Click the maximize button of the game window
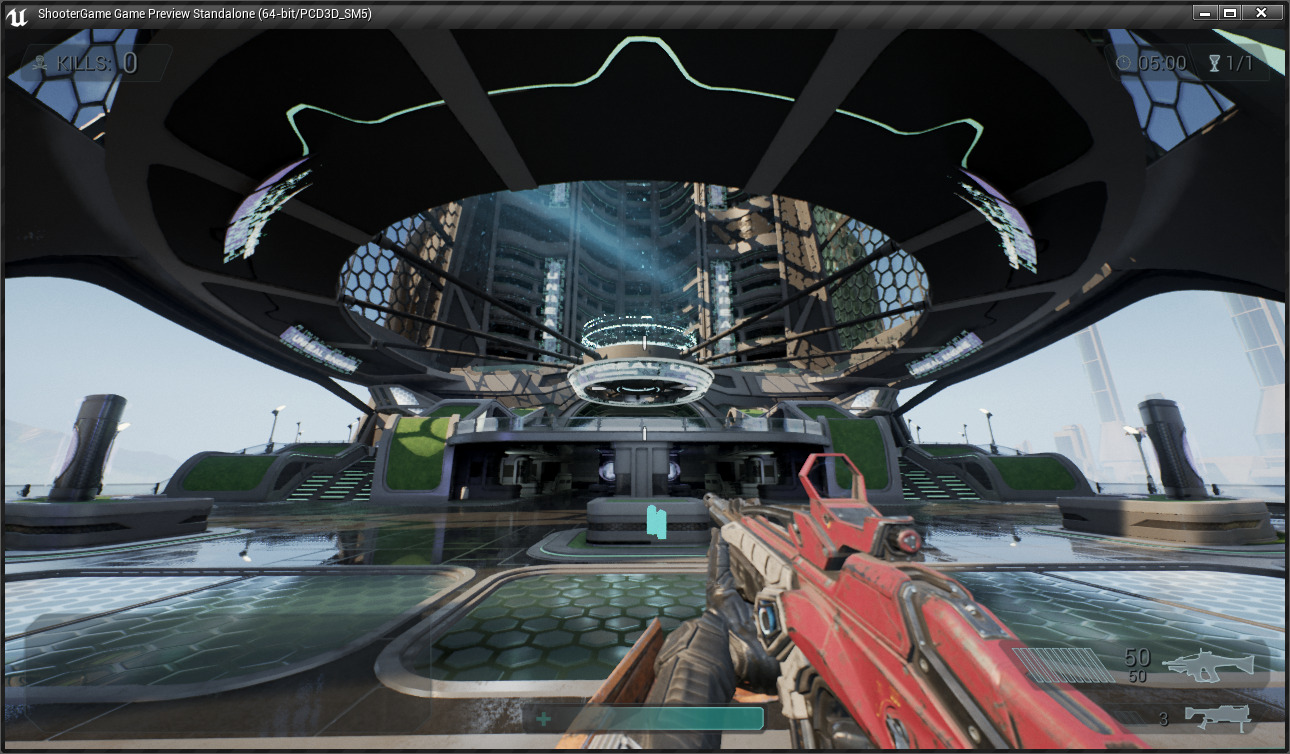The height and width of the screenshot is (754, 1290). click(1232, 12)
